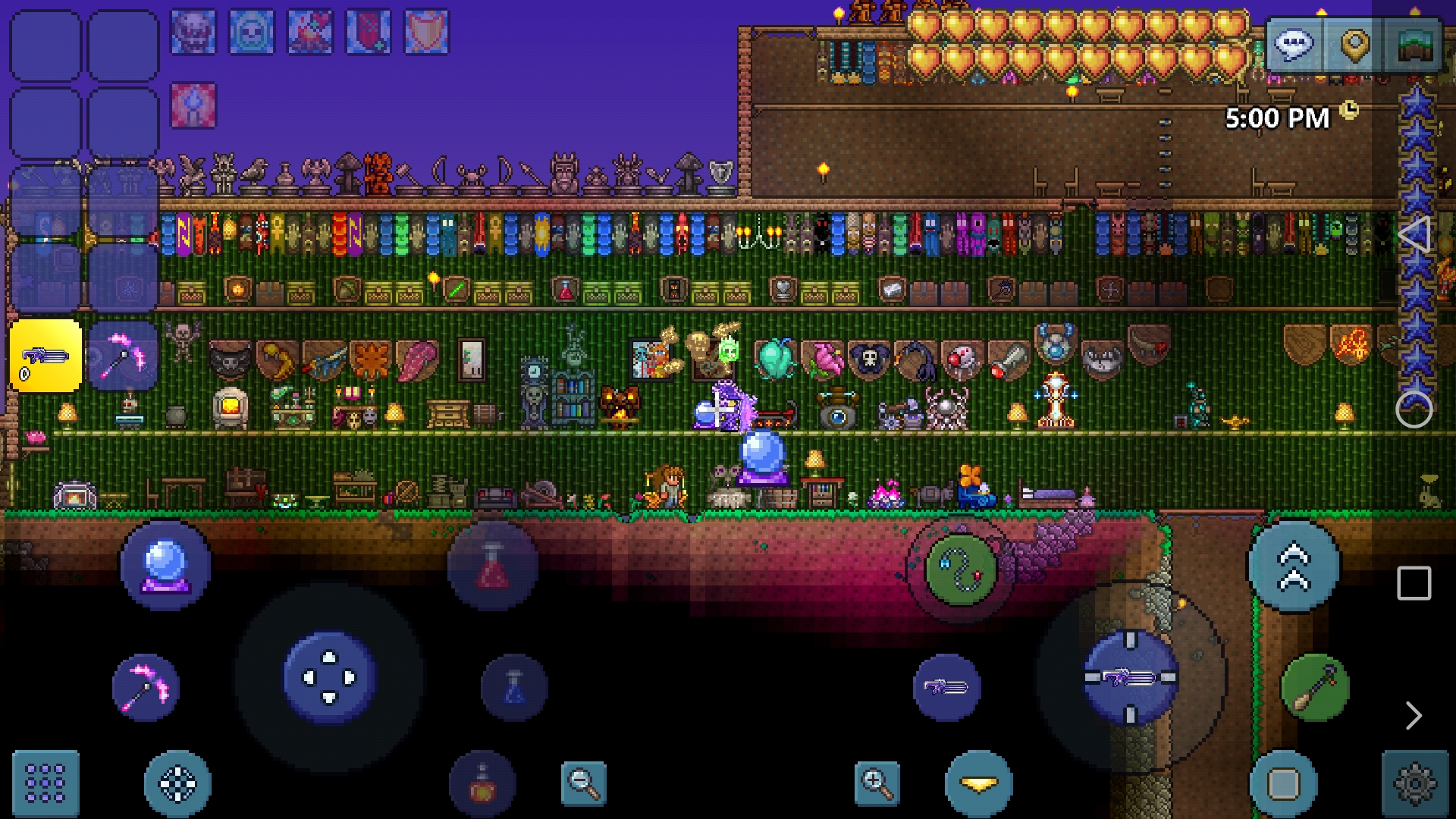Viewport: 1456px width, 819px height.
Task: Select the pink pickaxe hotbar slot
Action: click(123, 356)
